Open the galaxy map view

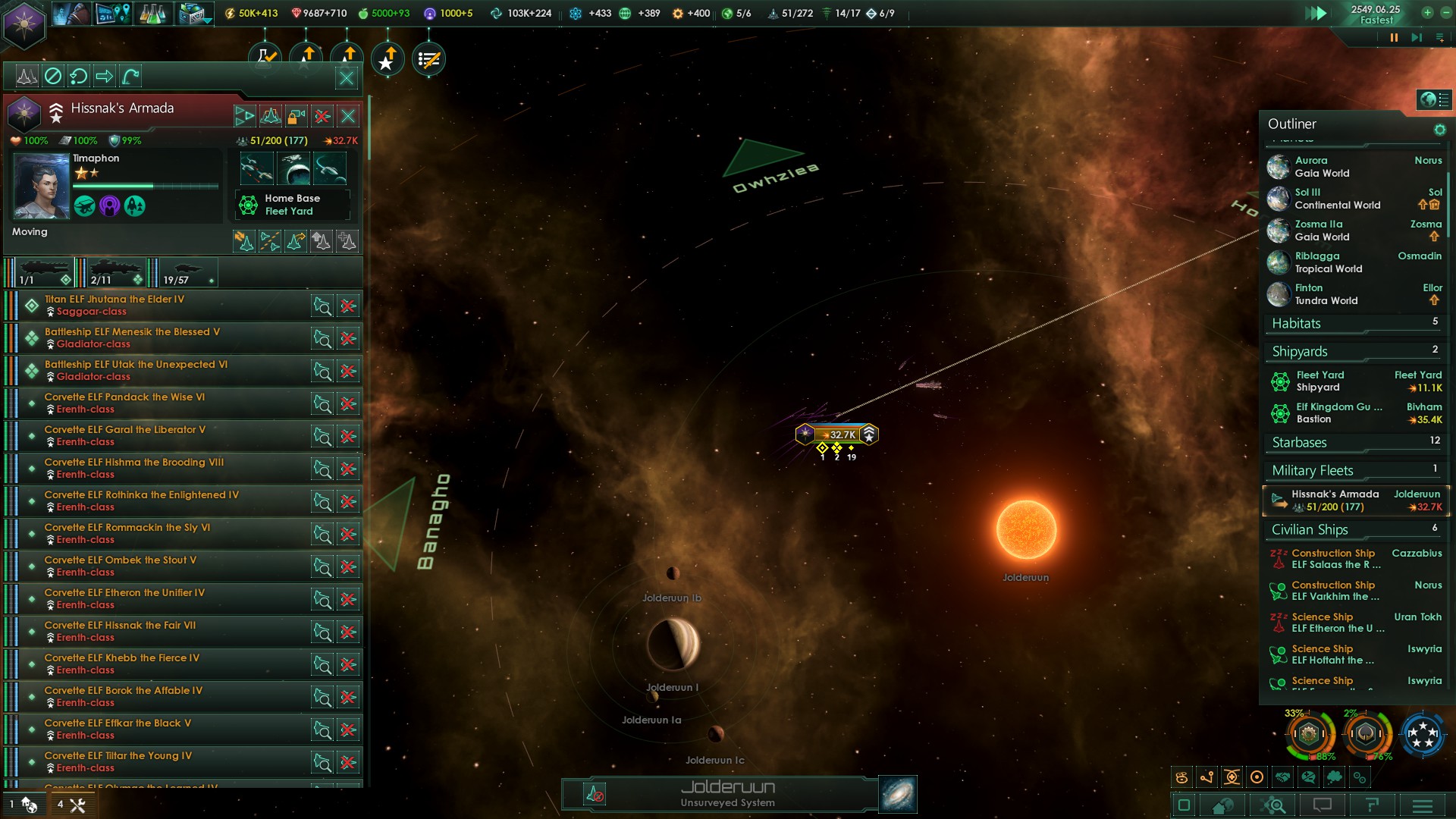[x=898, y=794]
